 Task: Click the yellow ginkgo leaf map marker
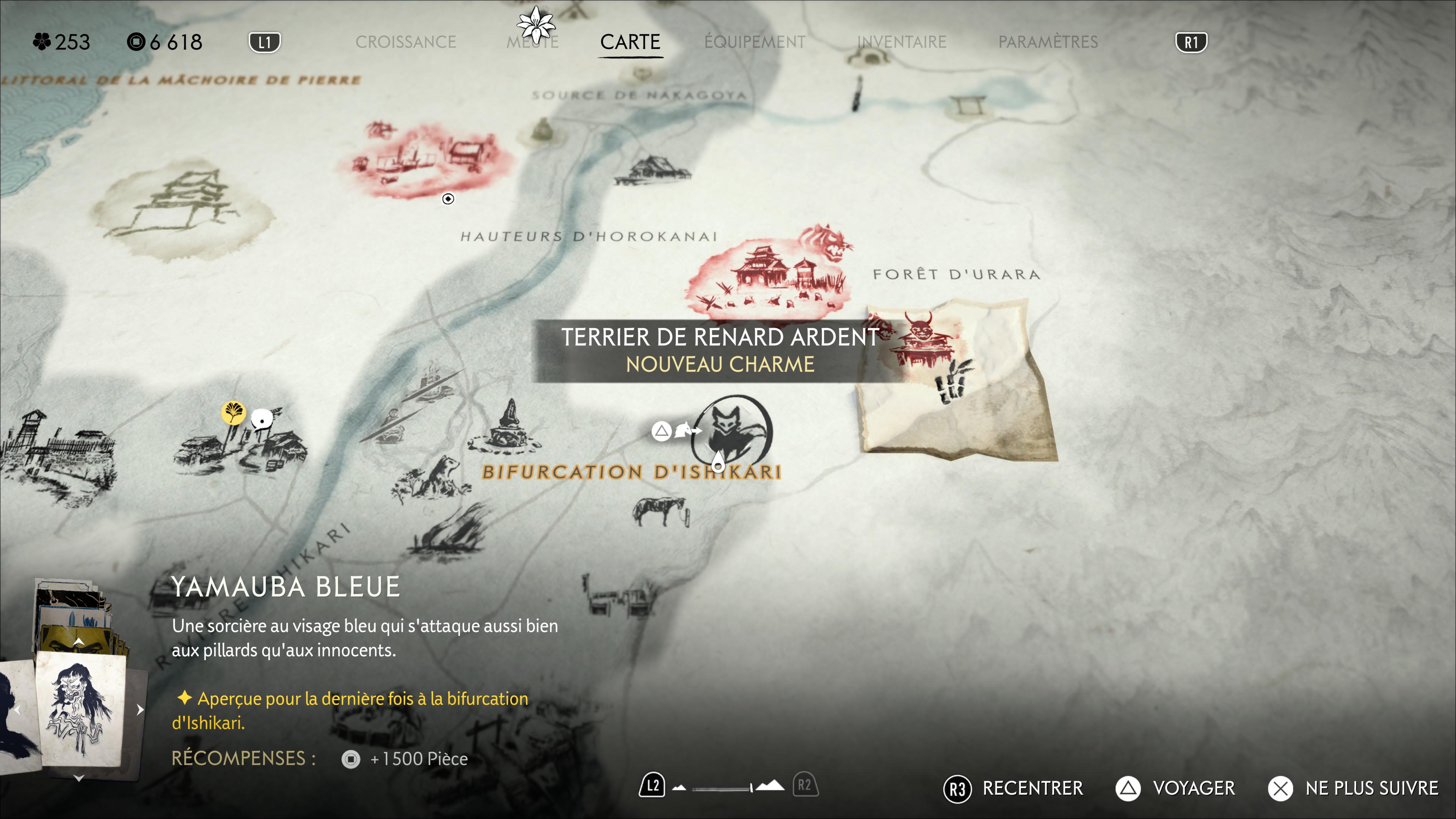(233, 413)
